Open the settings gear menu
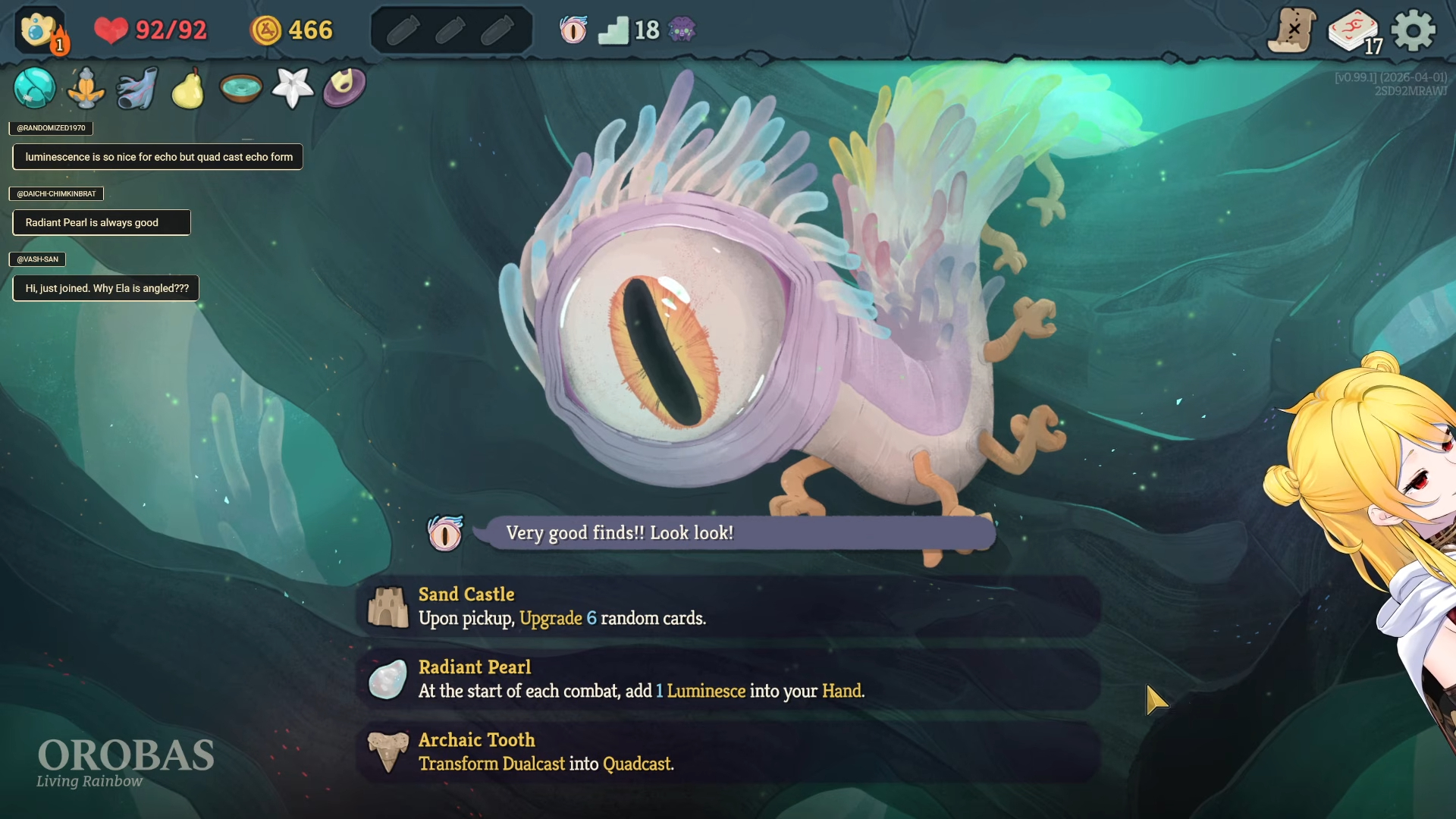The width and height of the screenshot is (1456, 819). pos(1414,30)
